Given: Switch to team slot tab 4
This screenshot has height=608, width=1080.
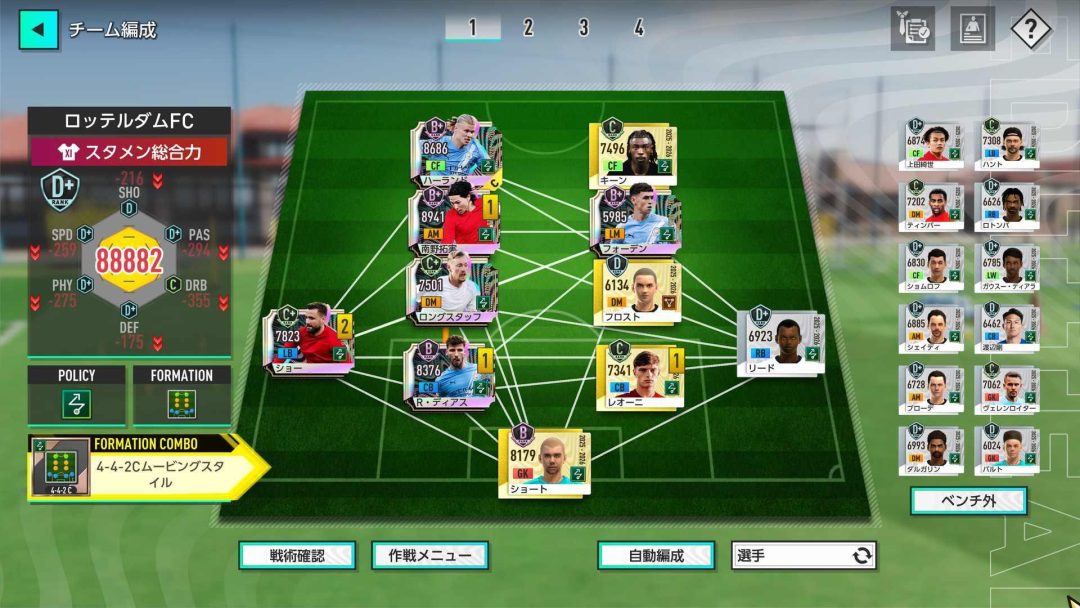Looking at the screenshot, I should pos(638,28).
